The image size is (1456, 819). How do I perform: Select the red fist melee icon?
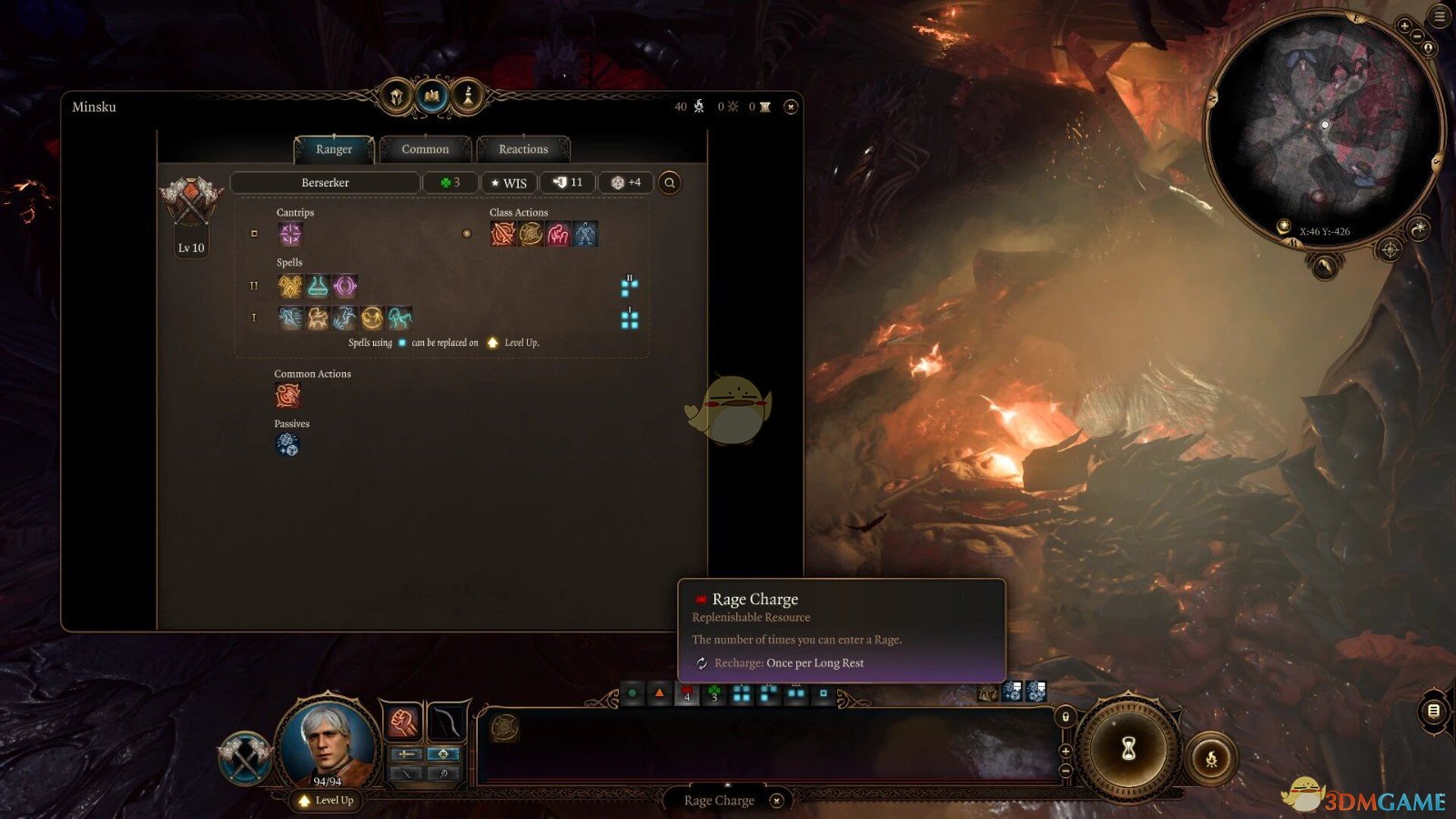point(402,722)
